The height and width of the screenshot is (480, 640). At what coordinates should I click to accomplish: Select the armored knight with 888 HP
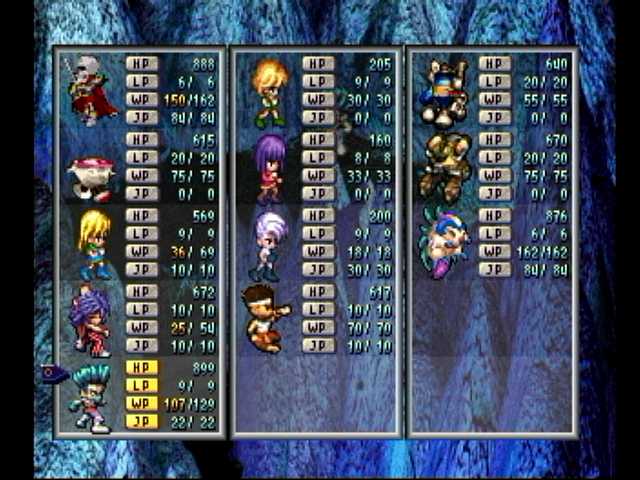(x=91, y=90)
